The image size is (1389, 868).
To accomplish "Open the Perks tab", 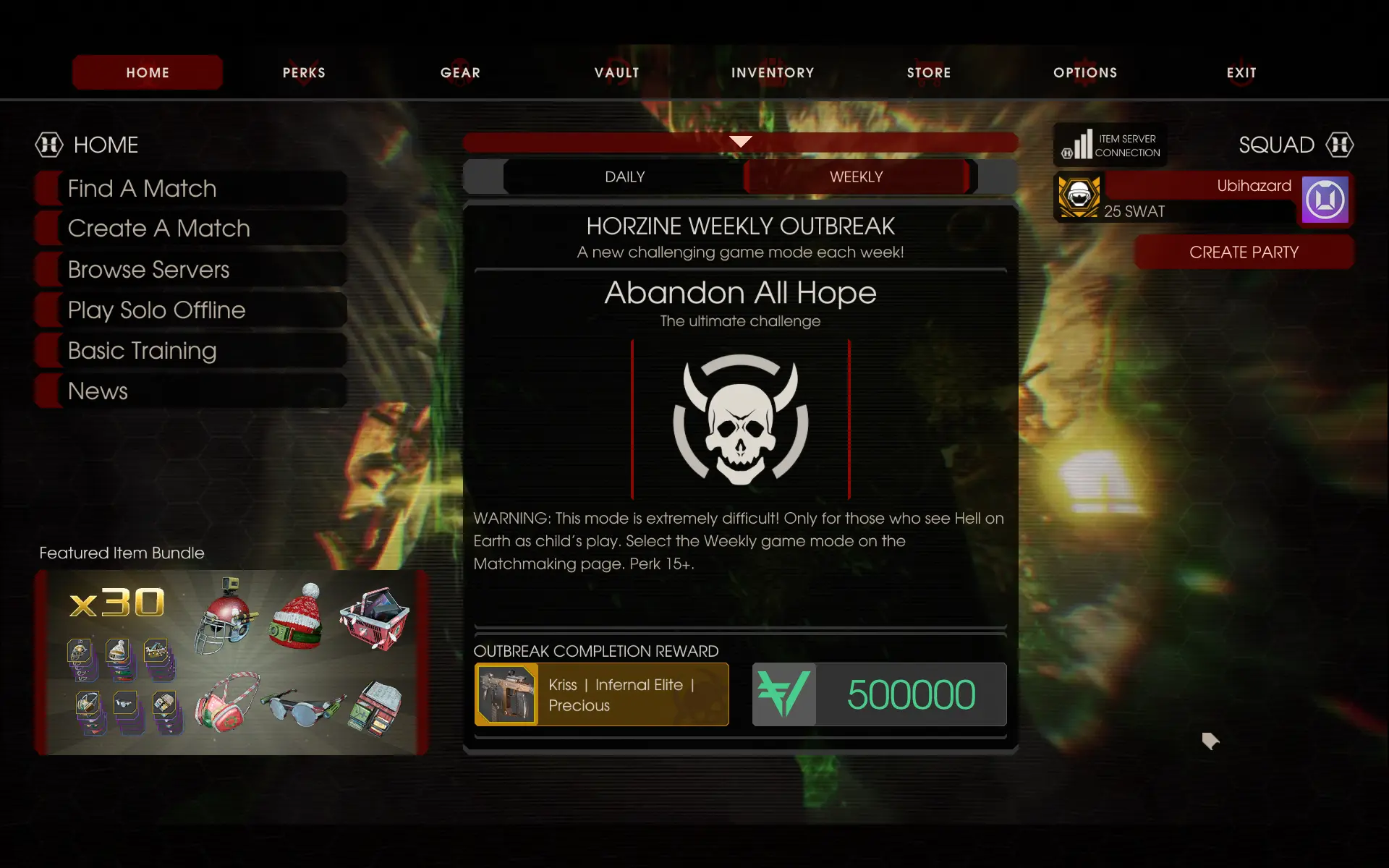I will click(x=304, y=72).
